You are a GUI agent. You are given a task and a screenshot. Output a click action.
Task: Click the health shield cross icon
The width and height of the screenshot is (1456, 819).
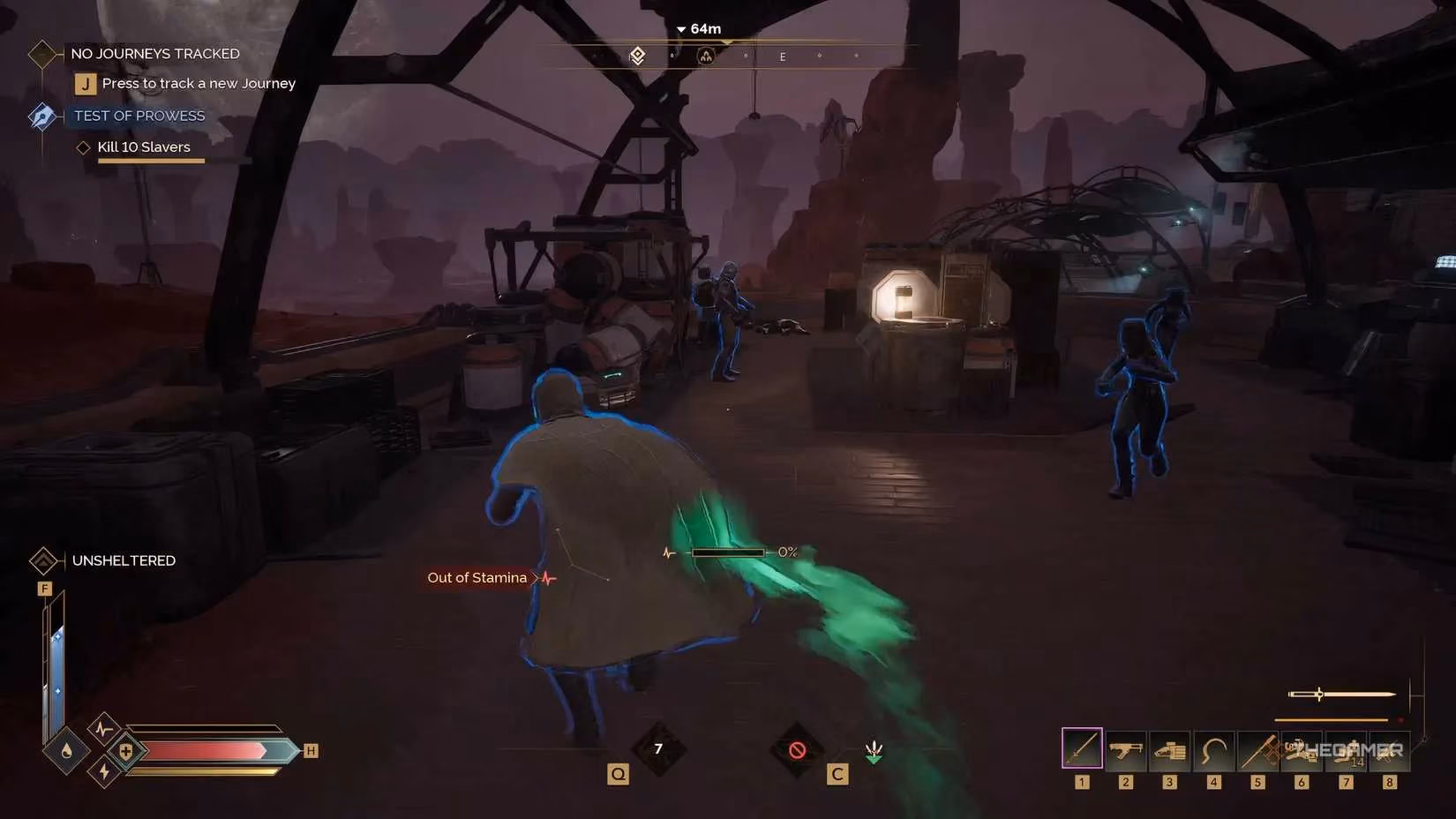[126, 751]
